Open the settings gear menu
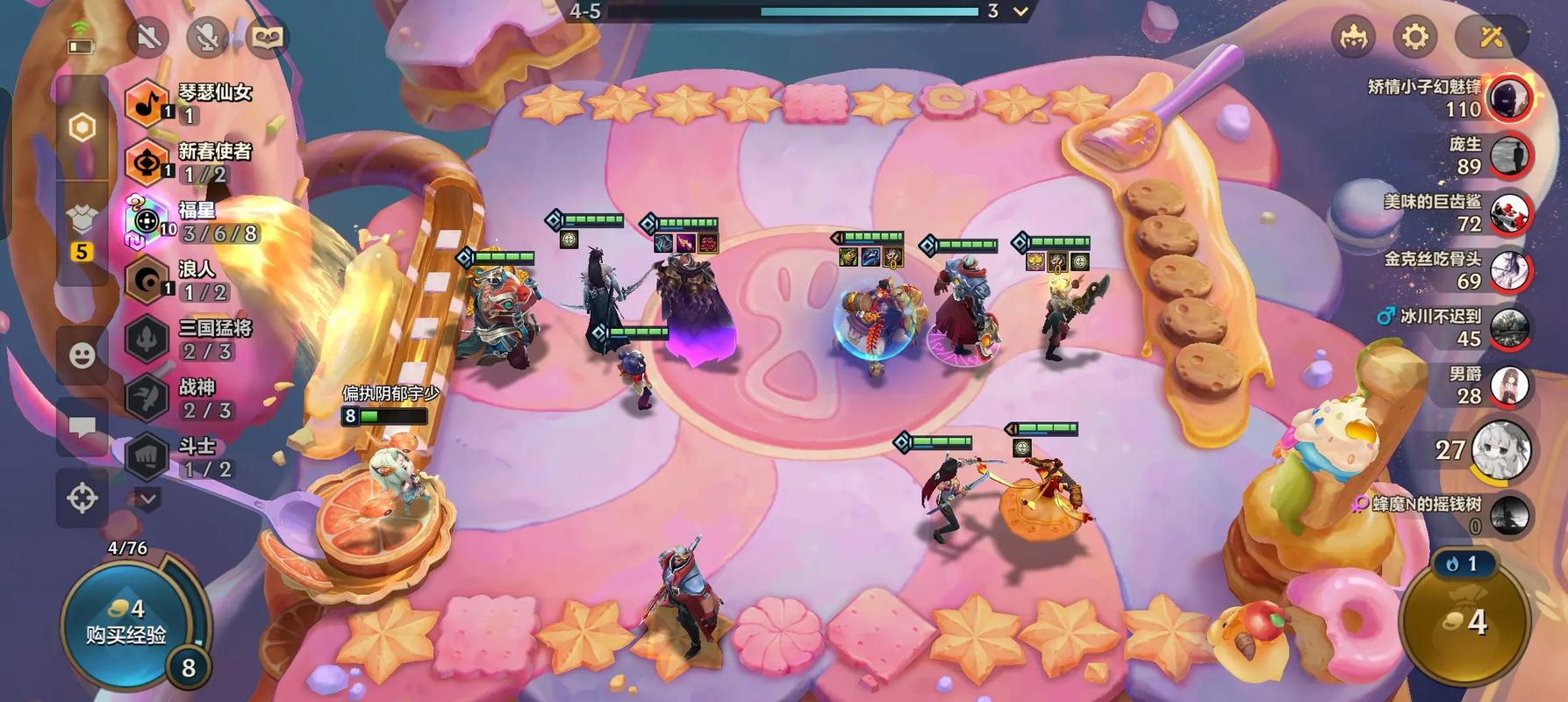 click(1414, 37)
